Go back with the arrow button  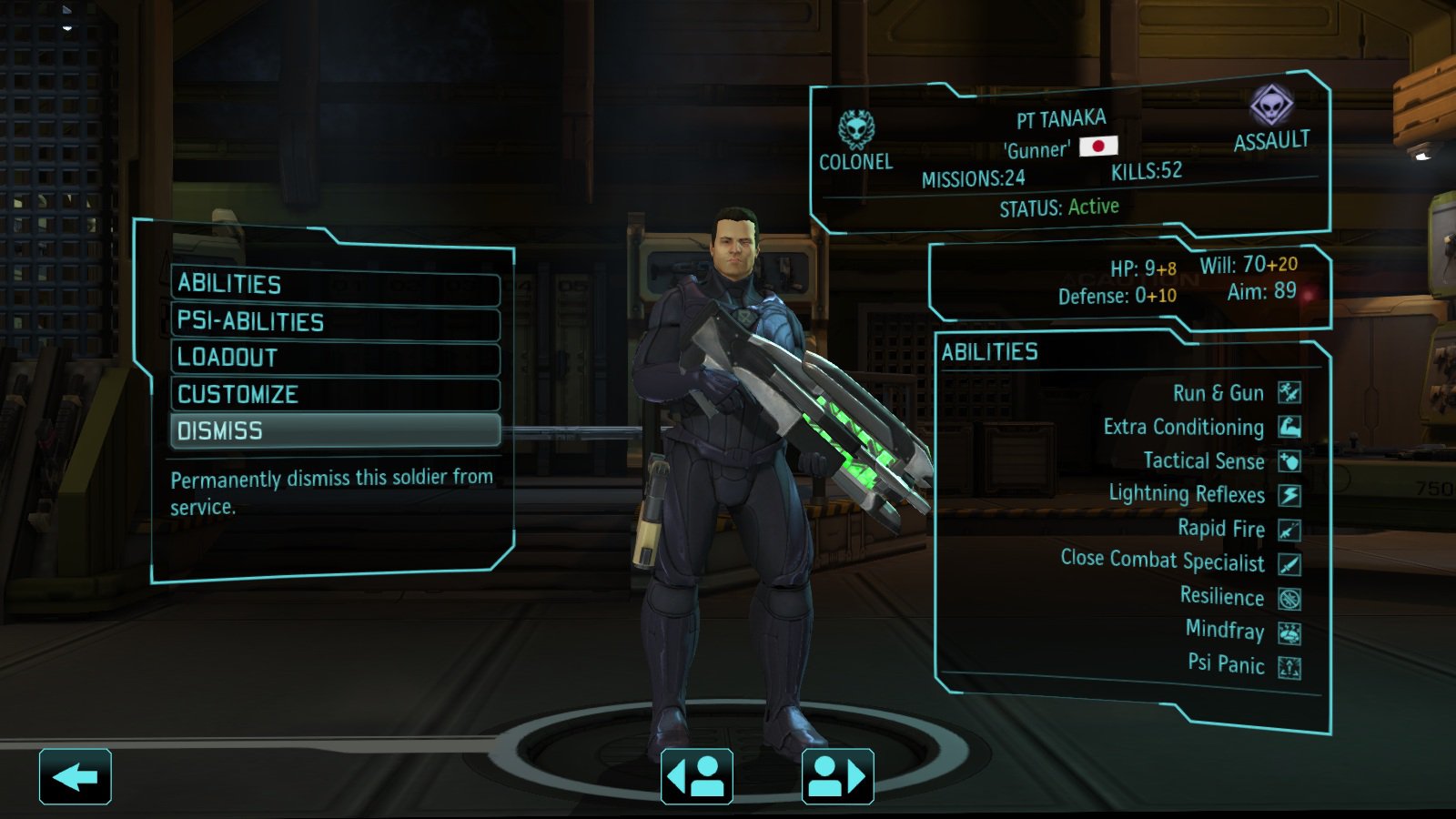click(76, 777)
